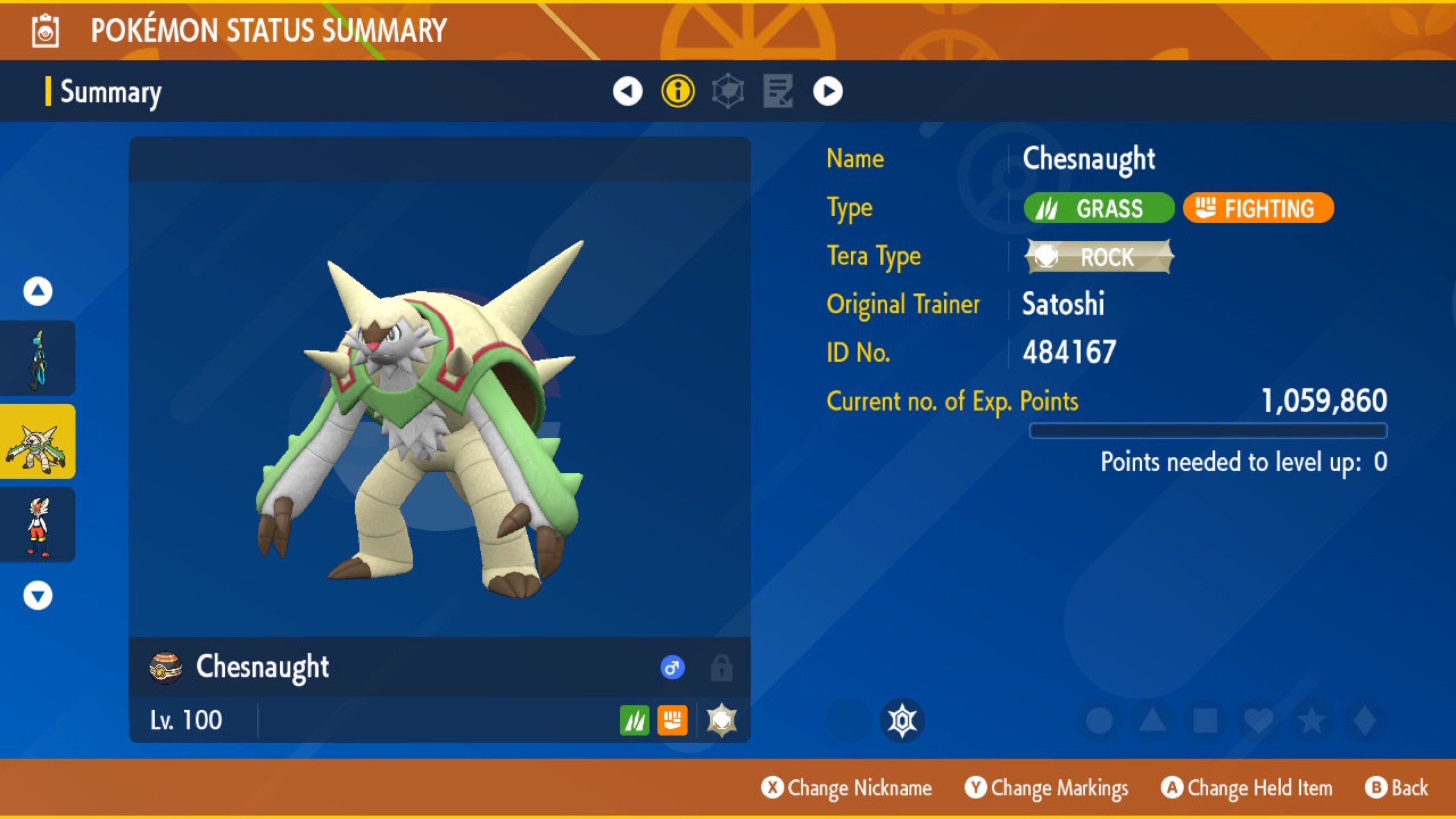Click the Tera Type rock emblem at bottom center
Image resolution: width=1456 pixels, height=819 pixels.
(904, 719)
